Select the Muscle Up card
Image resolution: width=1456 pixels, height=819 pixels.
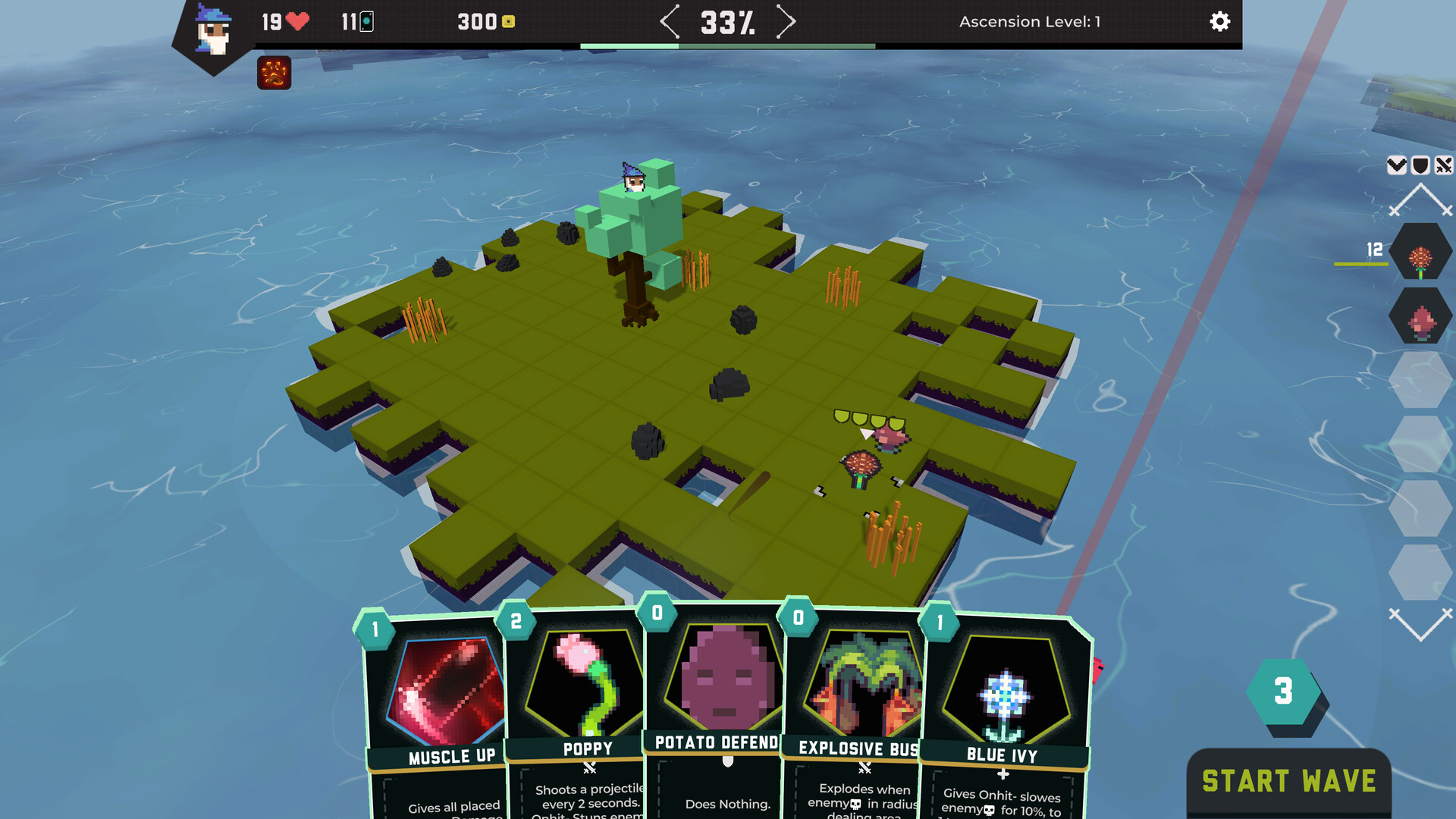(438, 690)
